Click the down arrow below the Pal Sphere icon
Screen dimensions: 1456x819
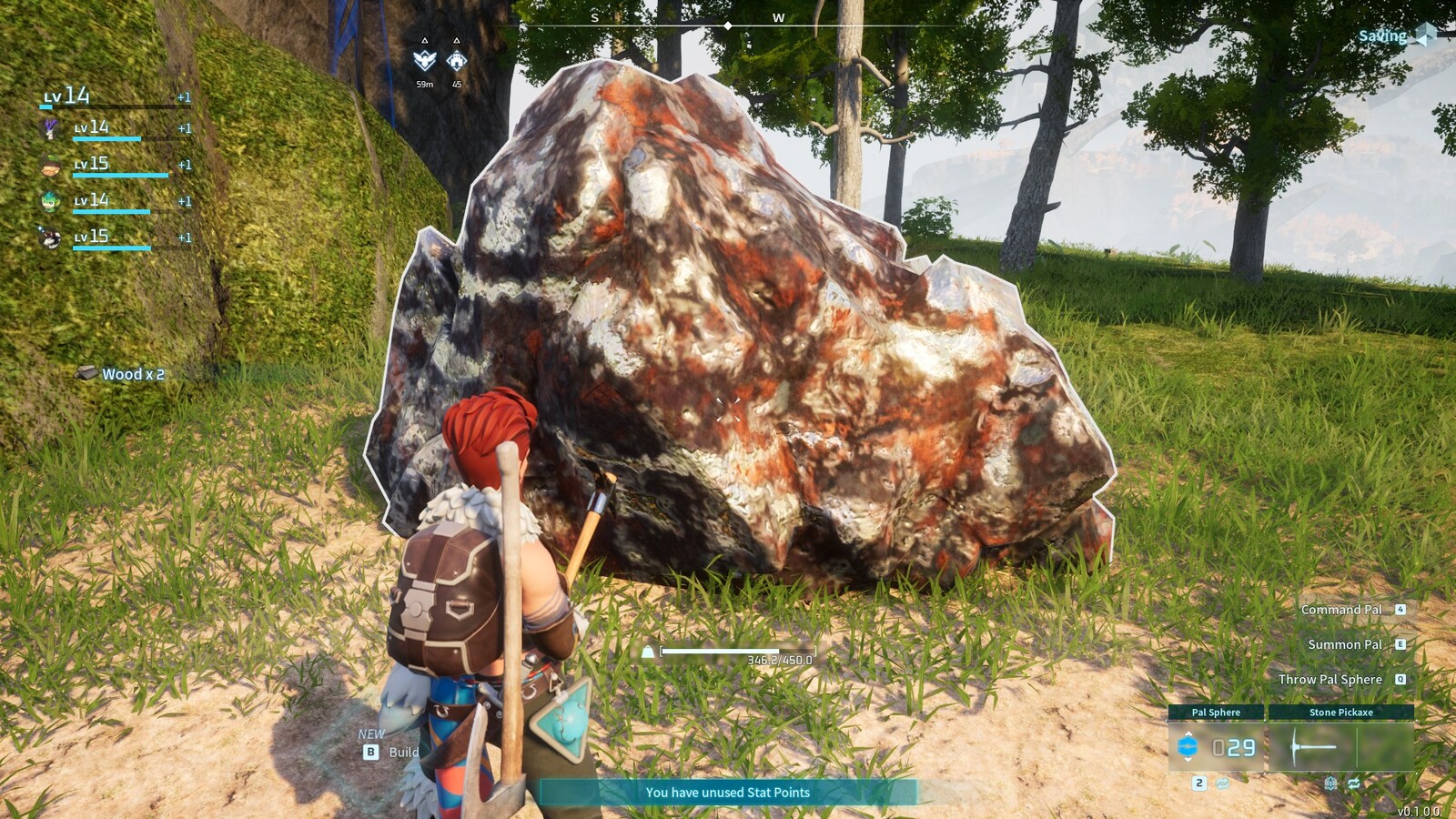[x=1188, y=760]
